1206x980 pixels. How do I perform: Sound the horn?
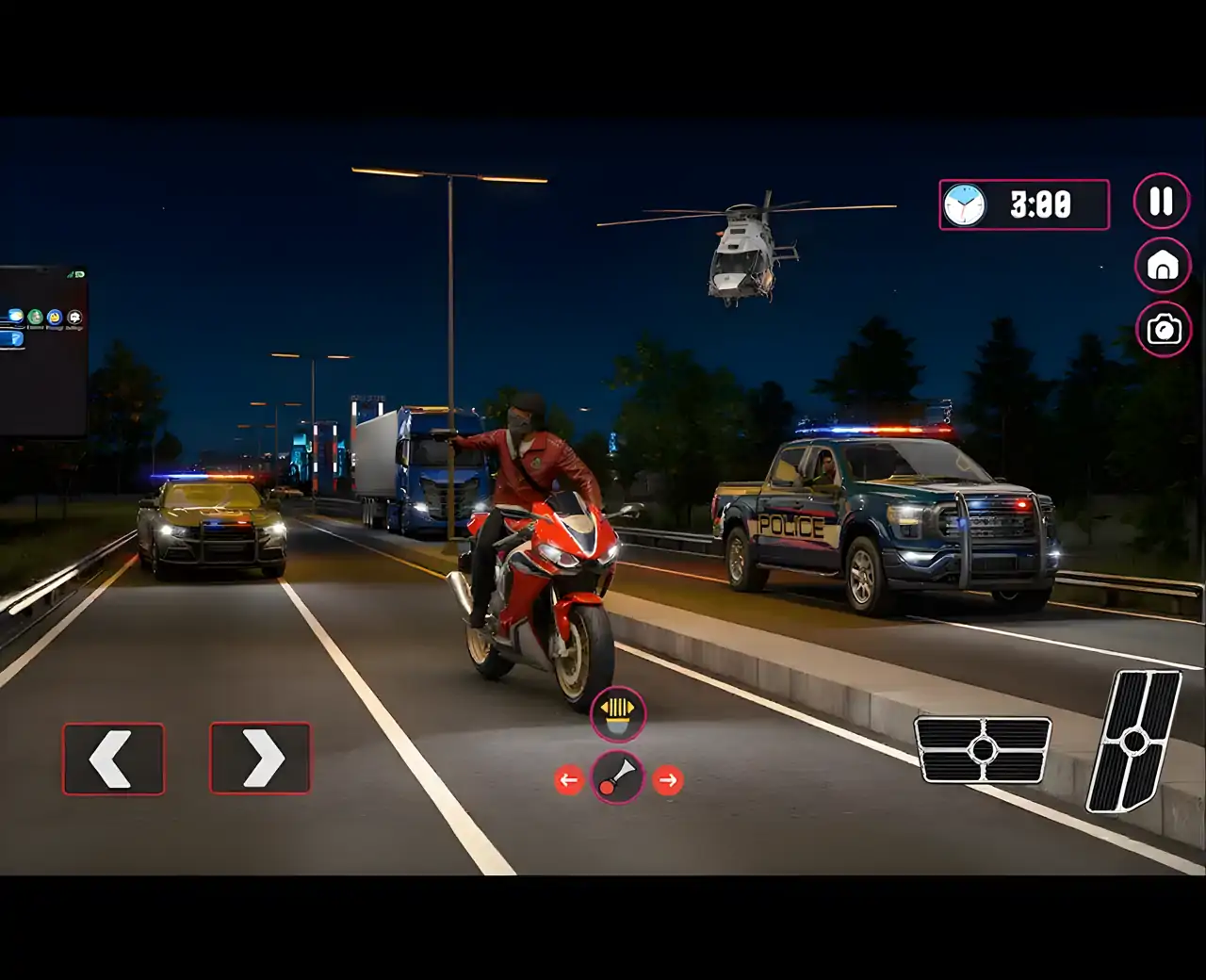coord(618,778)
